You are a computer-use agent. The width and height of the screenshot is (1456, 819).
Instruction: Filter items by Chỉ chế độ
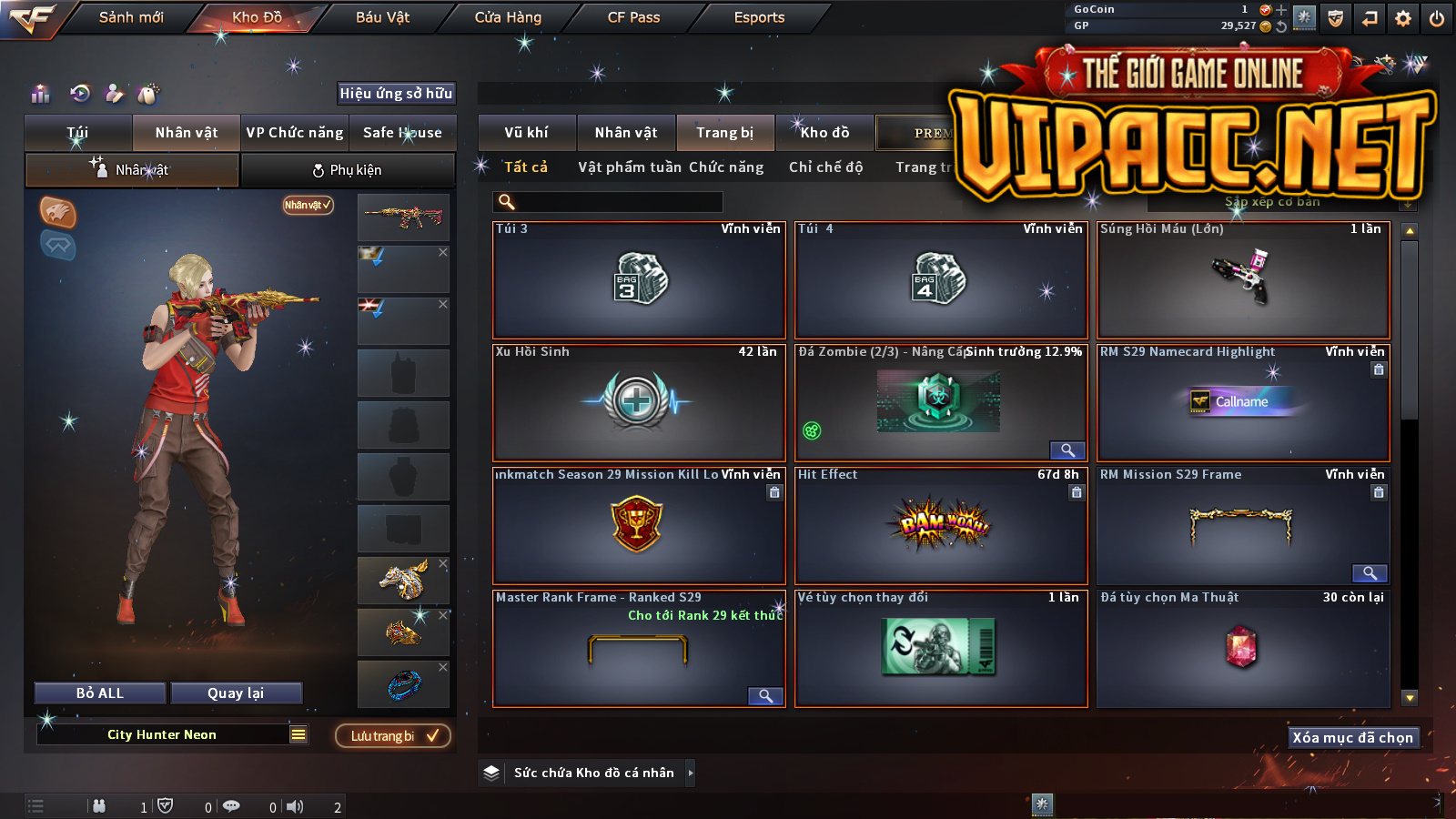pyautogui.click(x=825, y=167)
